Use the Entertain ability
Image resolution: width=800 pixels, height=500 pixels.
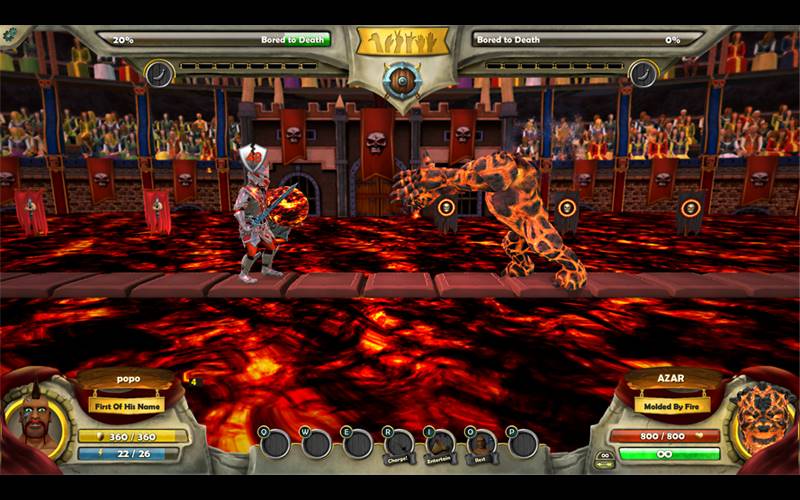pyautogui.click(x=440, y=444)
